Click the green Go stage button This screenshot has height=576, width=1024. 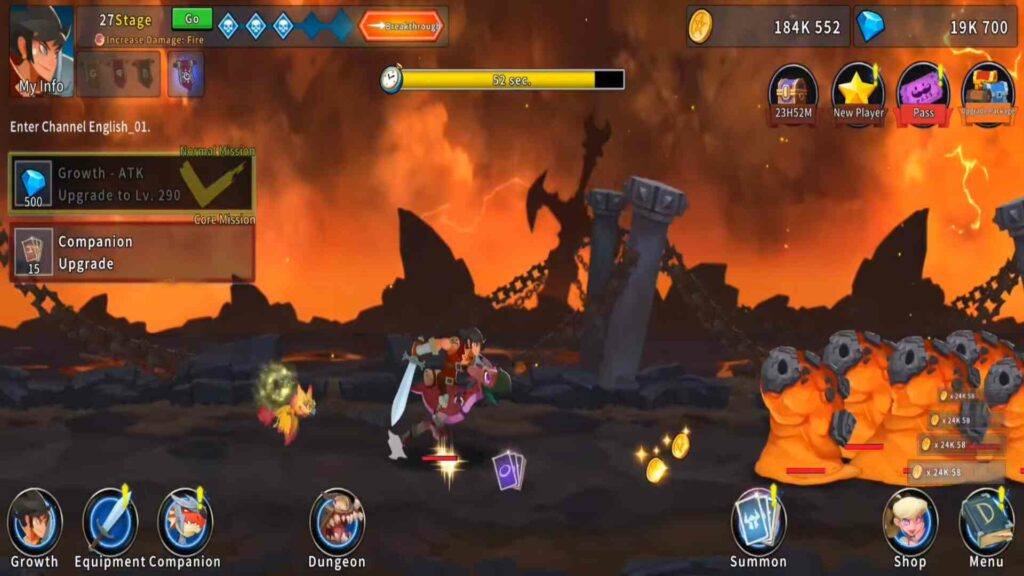[x=192, y=20]
